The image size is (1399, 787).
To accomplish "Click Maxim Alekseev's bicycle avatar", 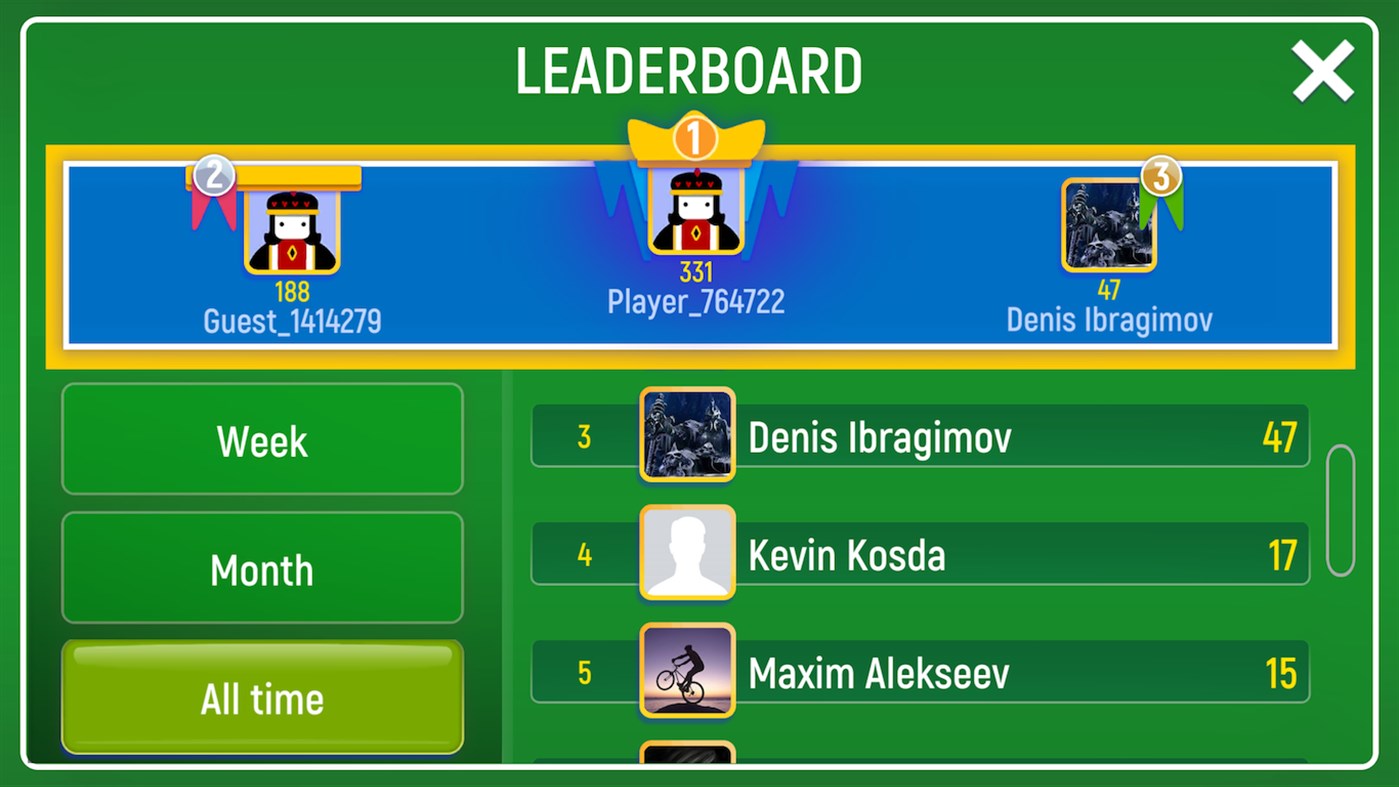I will point(687,671).
